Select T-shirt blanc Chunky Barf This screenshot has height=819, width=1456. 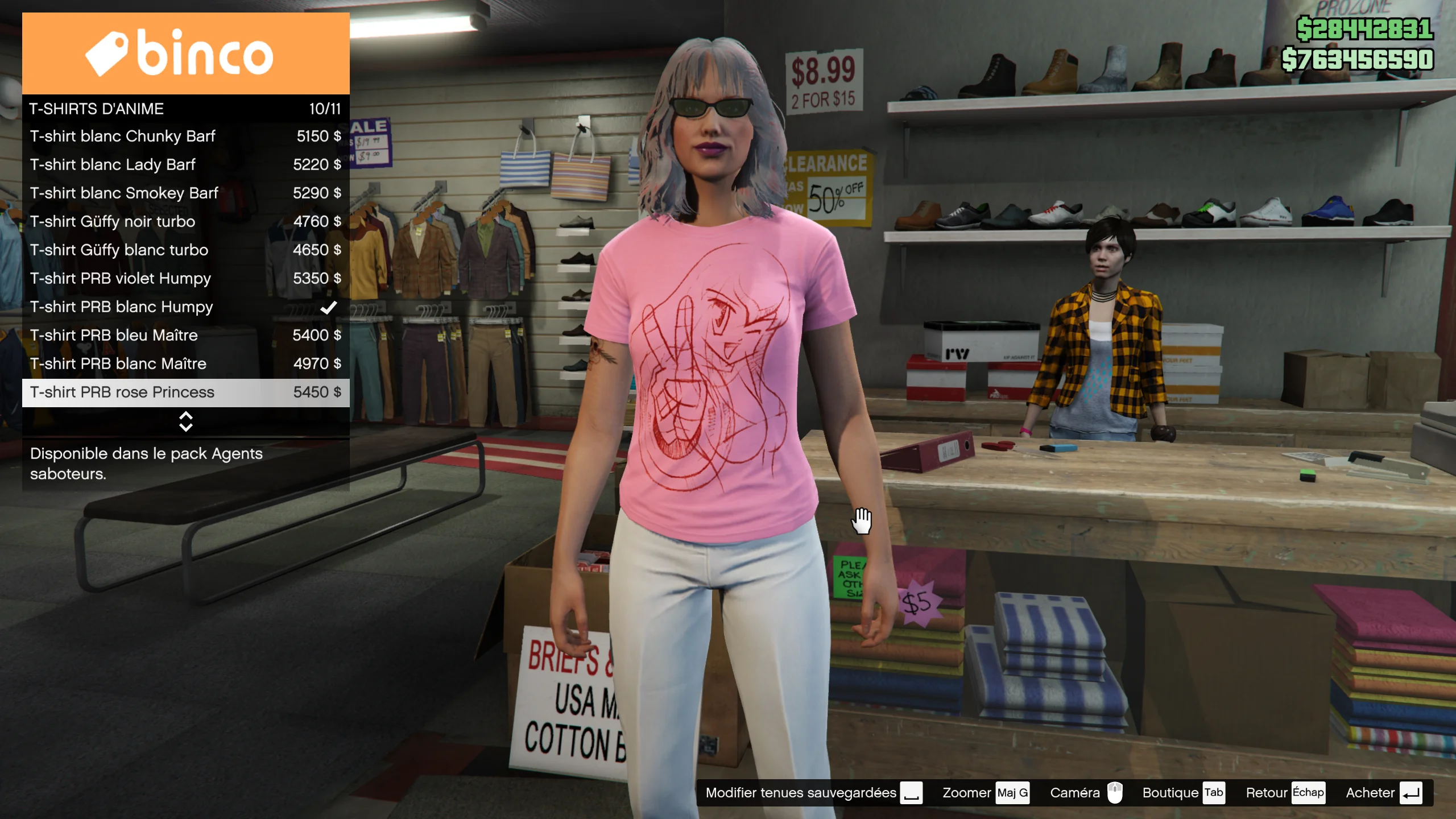pyautogui.click(x=185, y=136)
